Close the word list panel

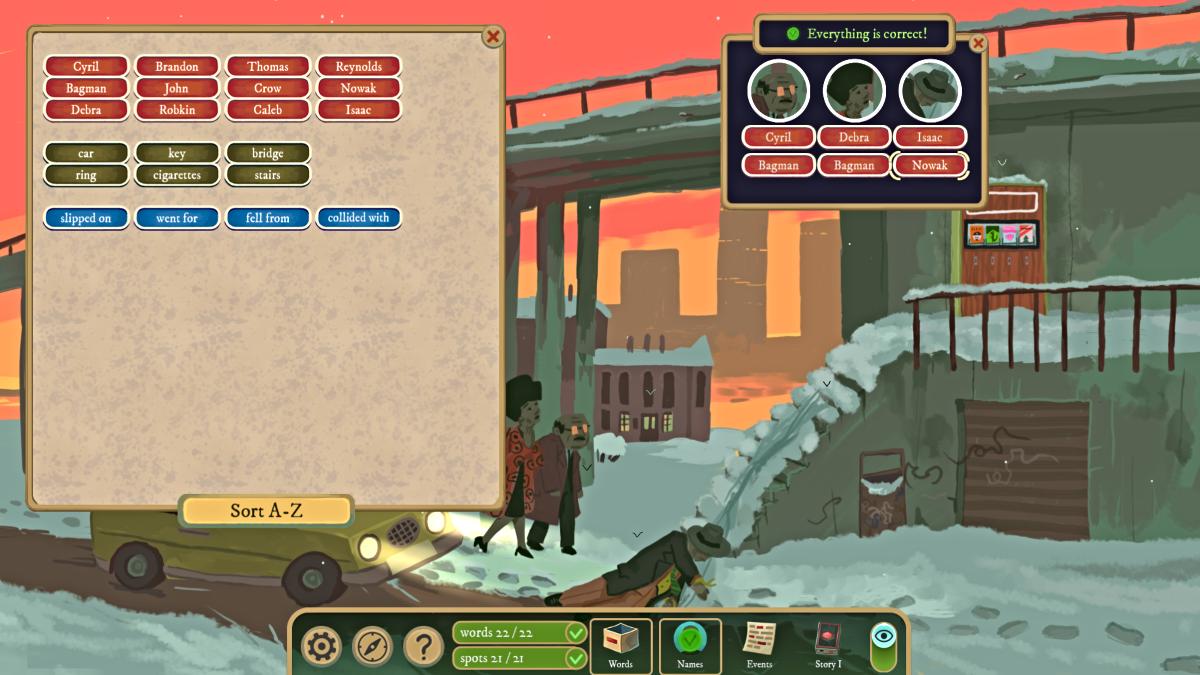click(493, 37)
